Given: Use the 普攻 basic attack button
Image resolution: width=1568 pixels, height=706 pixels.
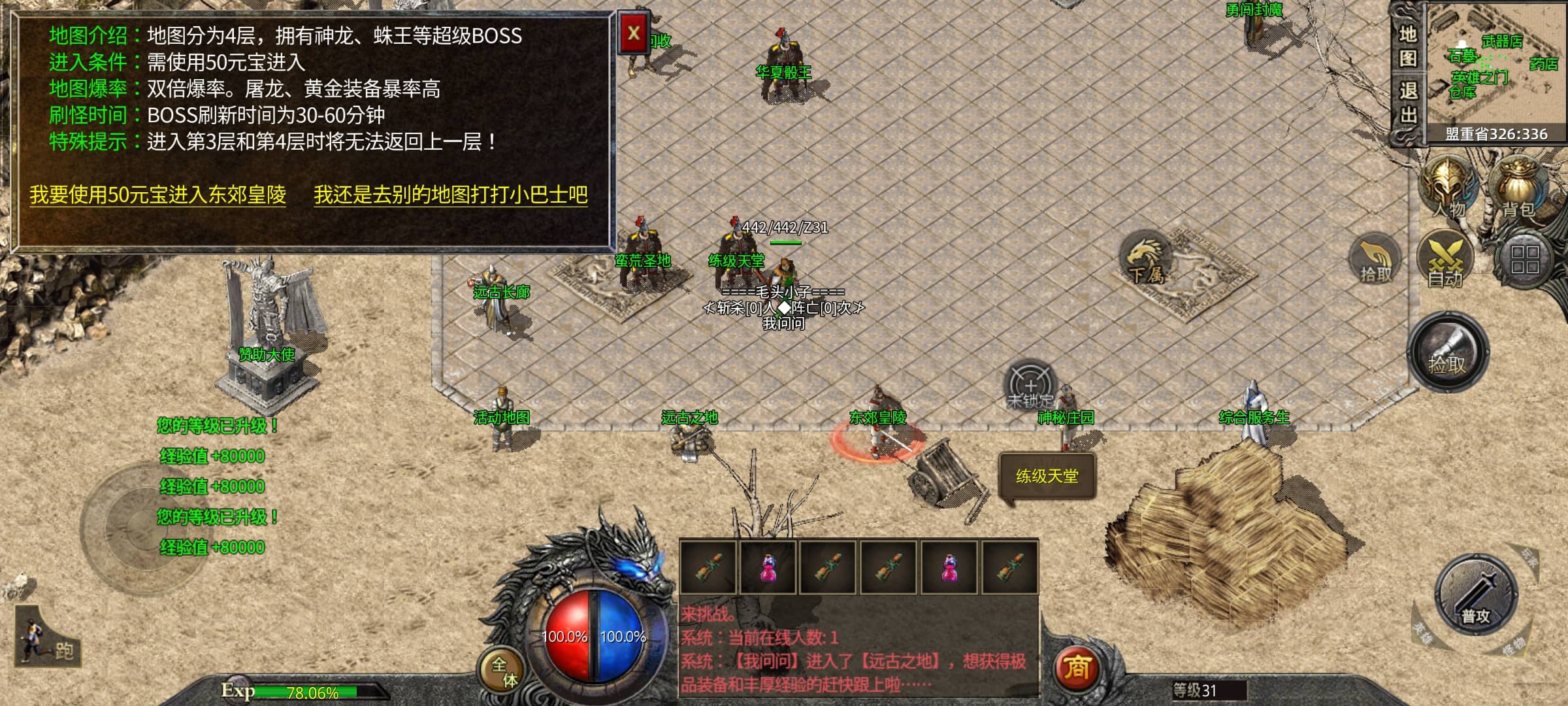Looking at the screenshot, I should point(1475,595).
